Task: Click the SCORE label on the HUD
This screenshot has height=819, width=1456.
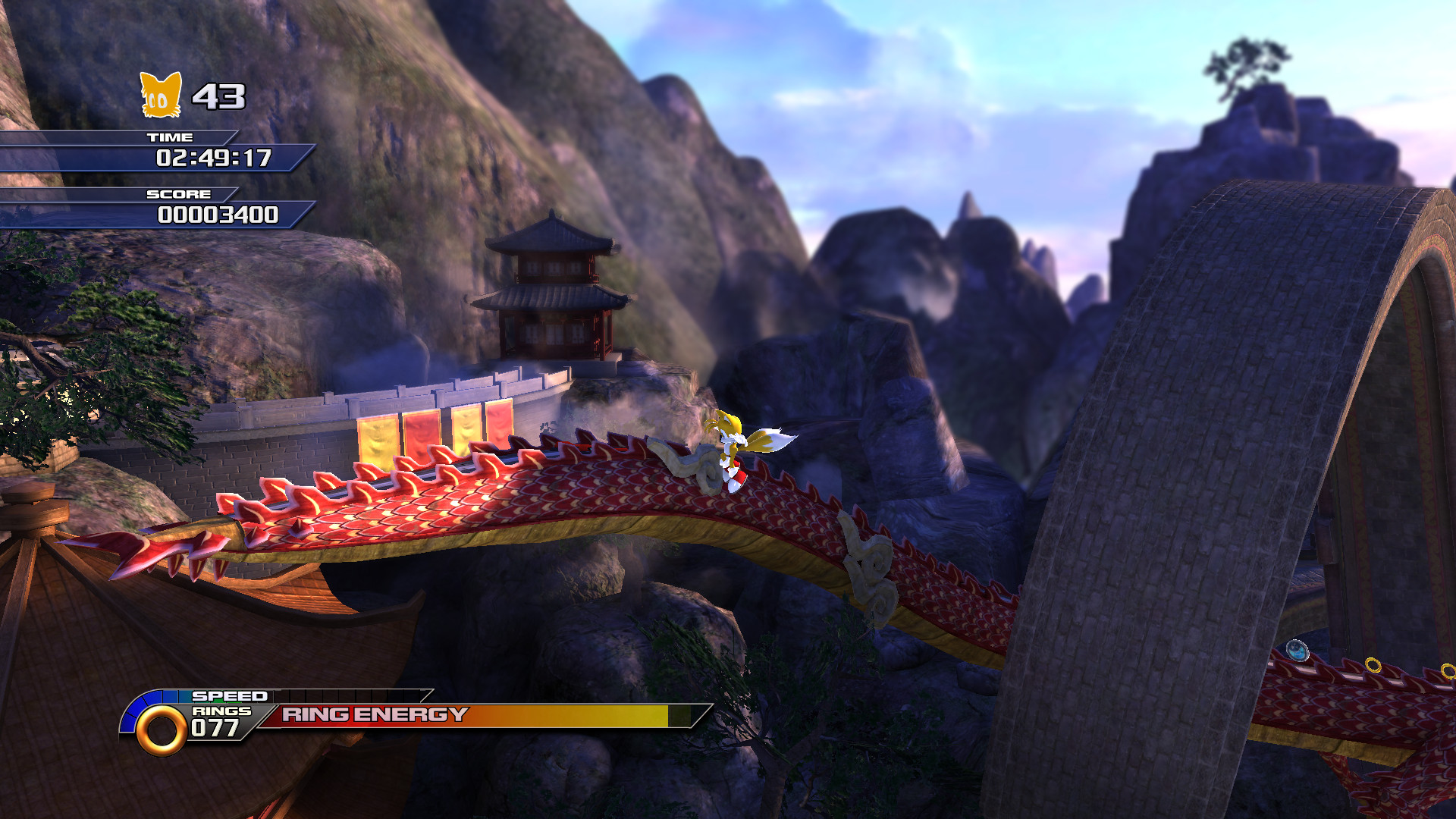Action: pyautogui.click(x=177, y=194)
